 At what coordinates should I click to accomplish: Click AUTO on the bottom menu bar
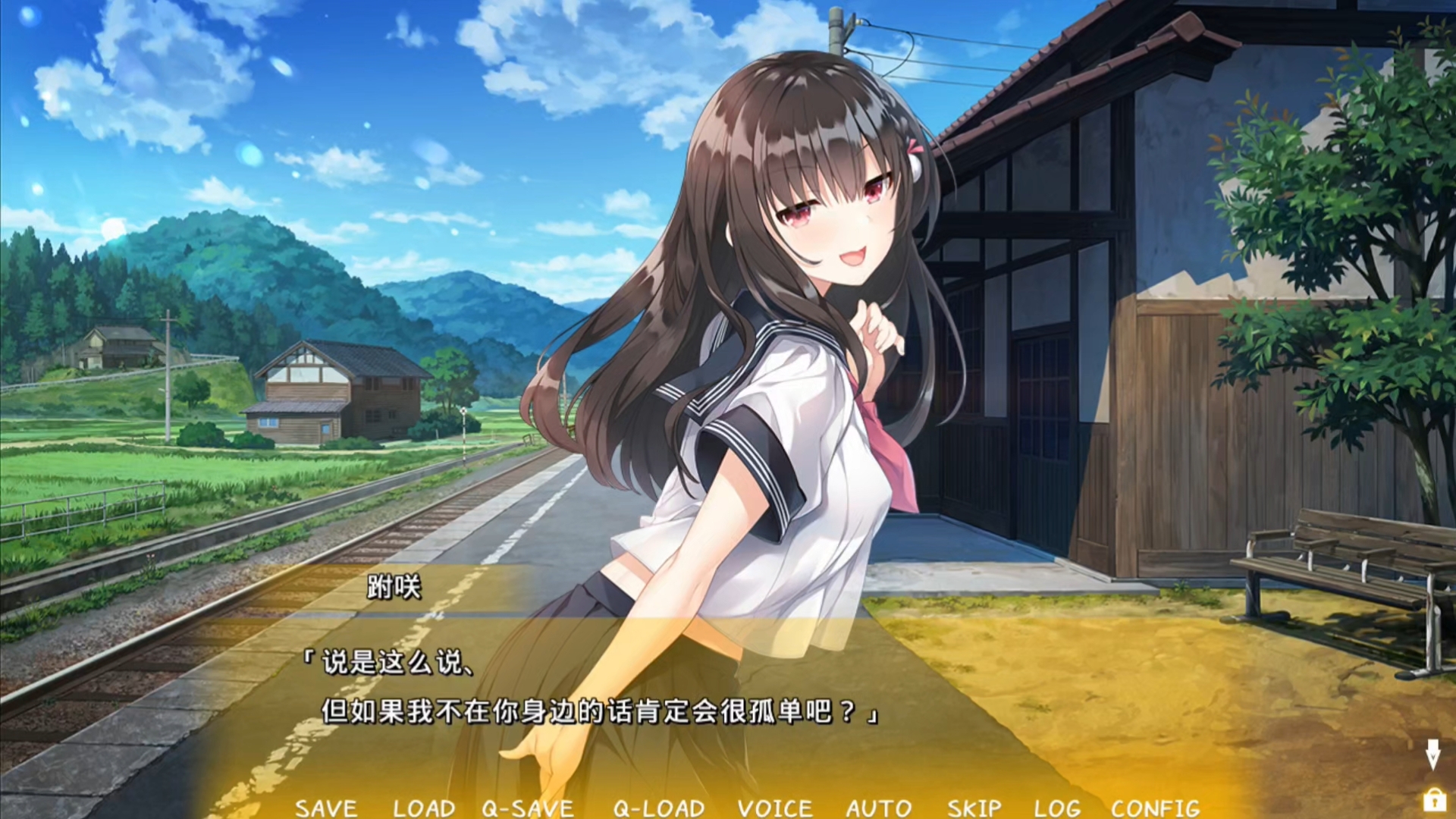tap(878, 808)
